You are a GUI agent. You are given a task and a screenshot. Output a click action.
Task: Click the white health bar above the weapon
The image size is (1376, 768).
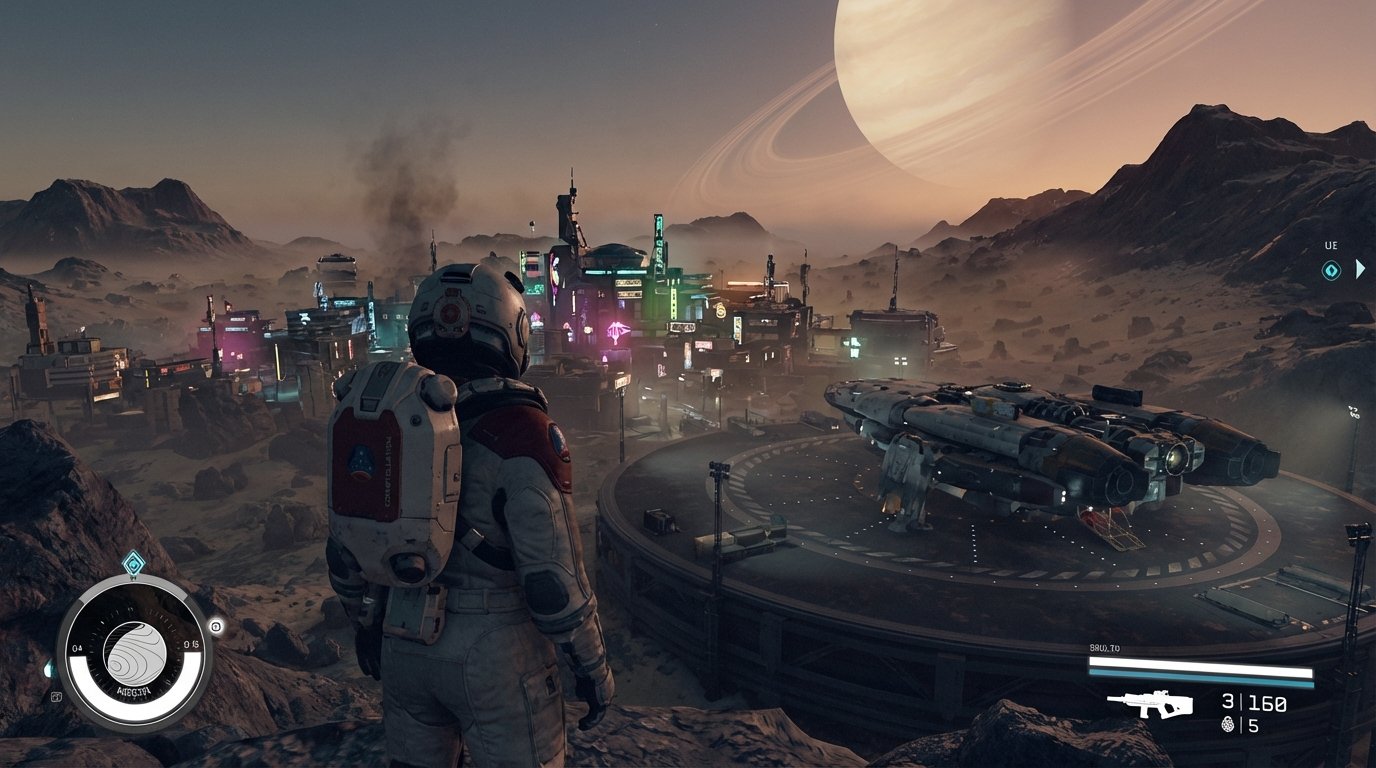[1200, 666]
